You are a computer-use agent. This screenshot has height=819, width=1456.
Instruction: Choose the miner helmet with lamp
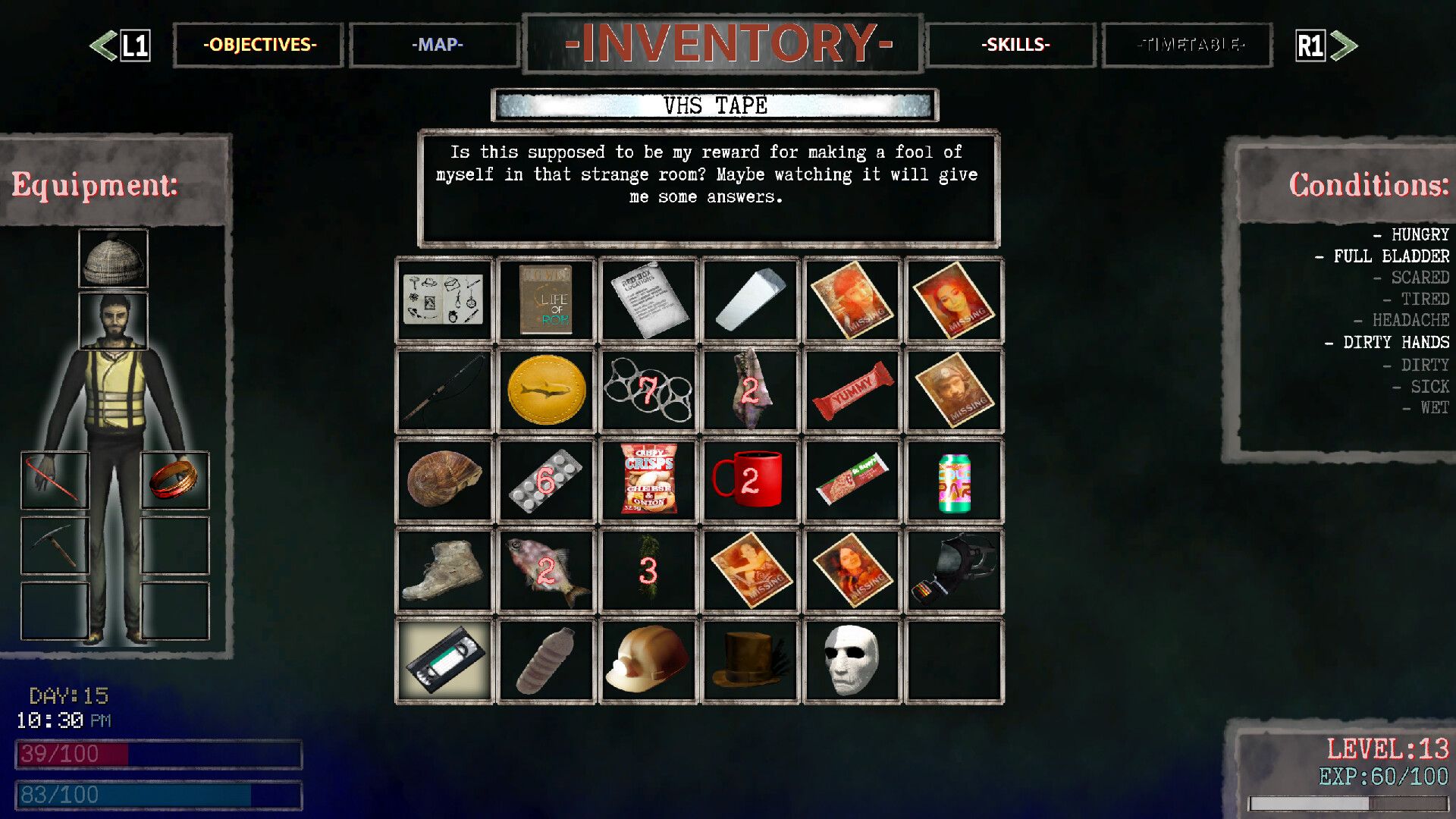[648, 661]
